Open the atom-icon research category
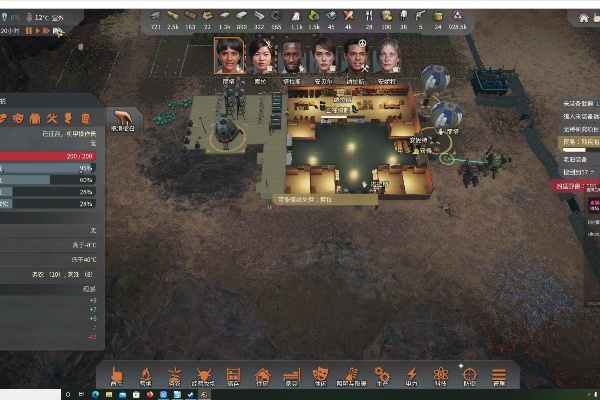This screenshot has width=600, height=400. 440,374
